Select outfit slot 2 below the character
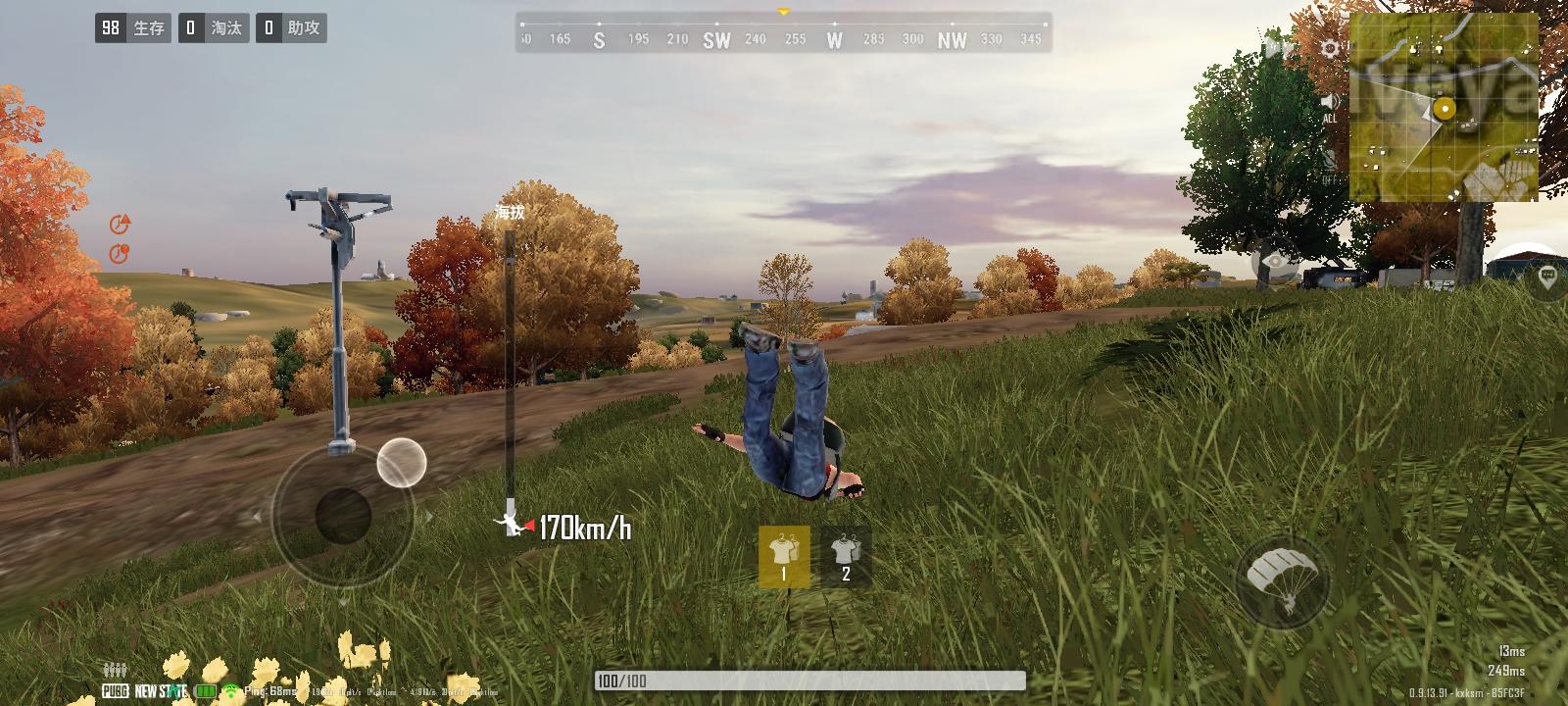 pyautogui.click(x=844, y=554)
